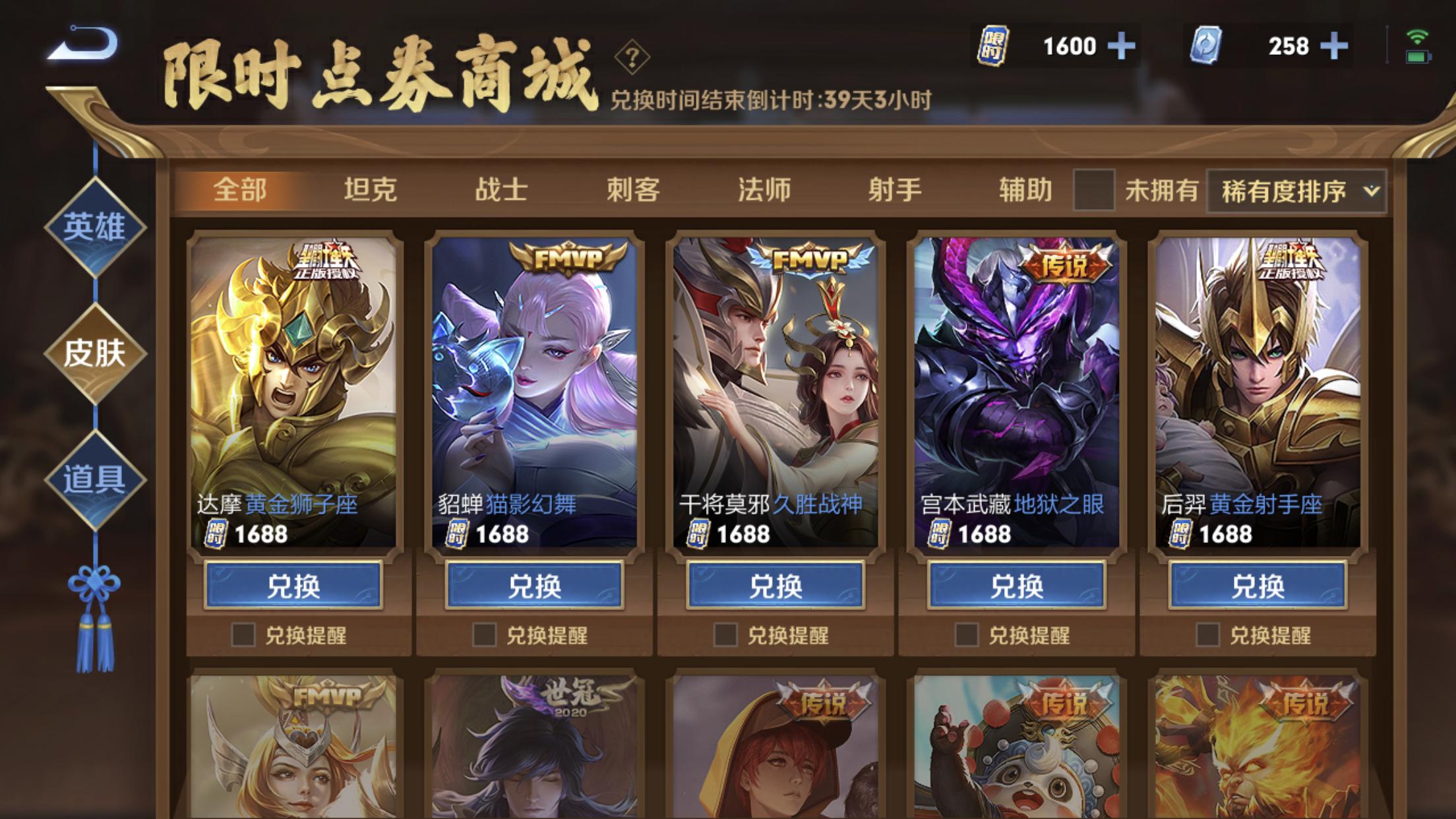Screen dimensions: 1456x819
Task: Click the down chevron beside the sorting option
Action: point(1372,189)
